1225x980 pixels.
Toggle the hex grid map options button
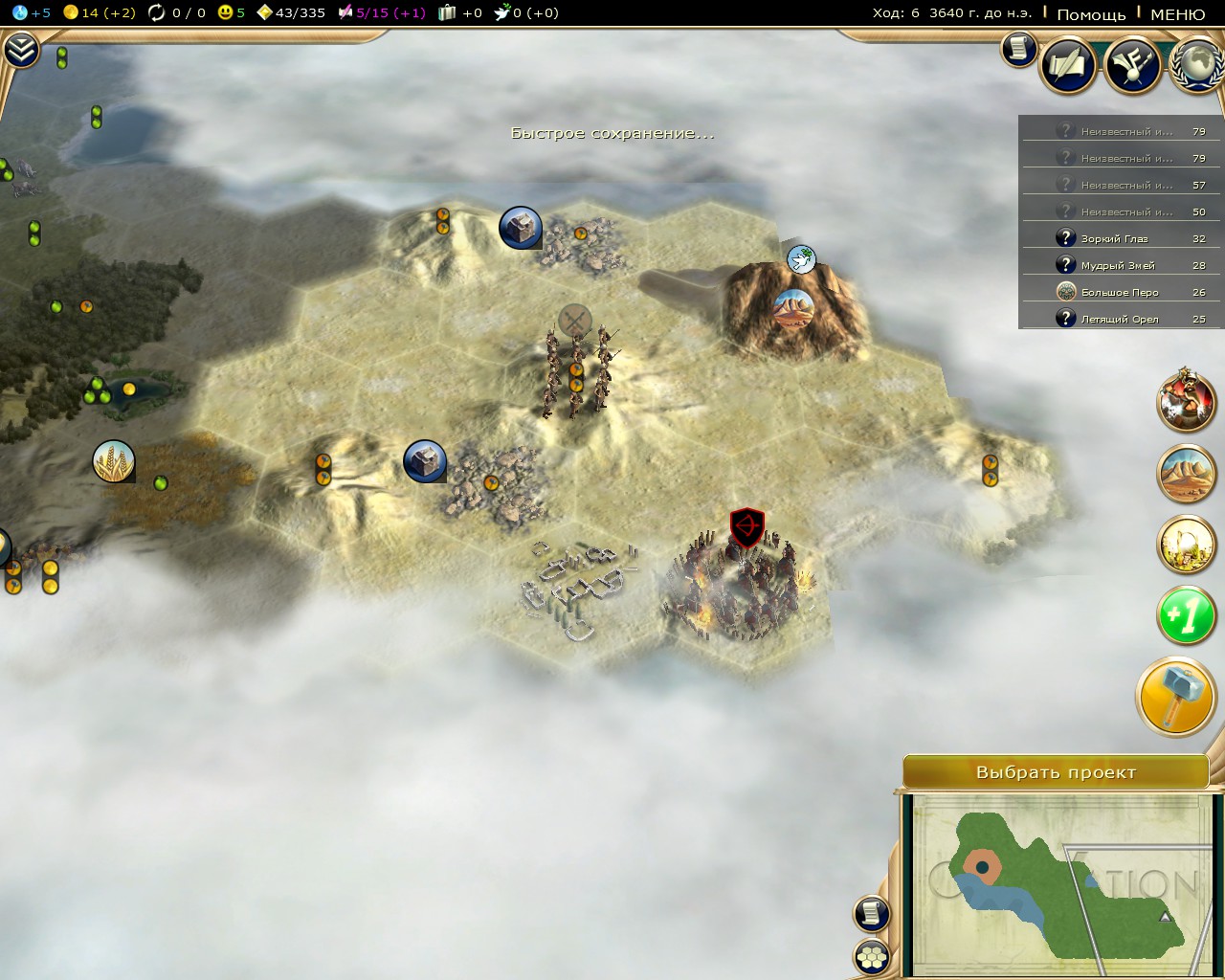point(872,955)
